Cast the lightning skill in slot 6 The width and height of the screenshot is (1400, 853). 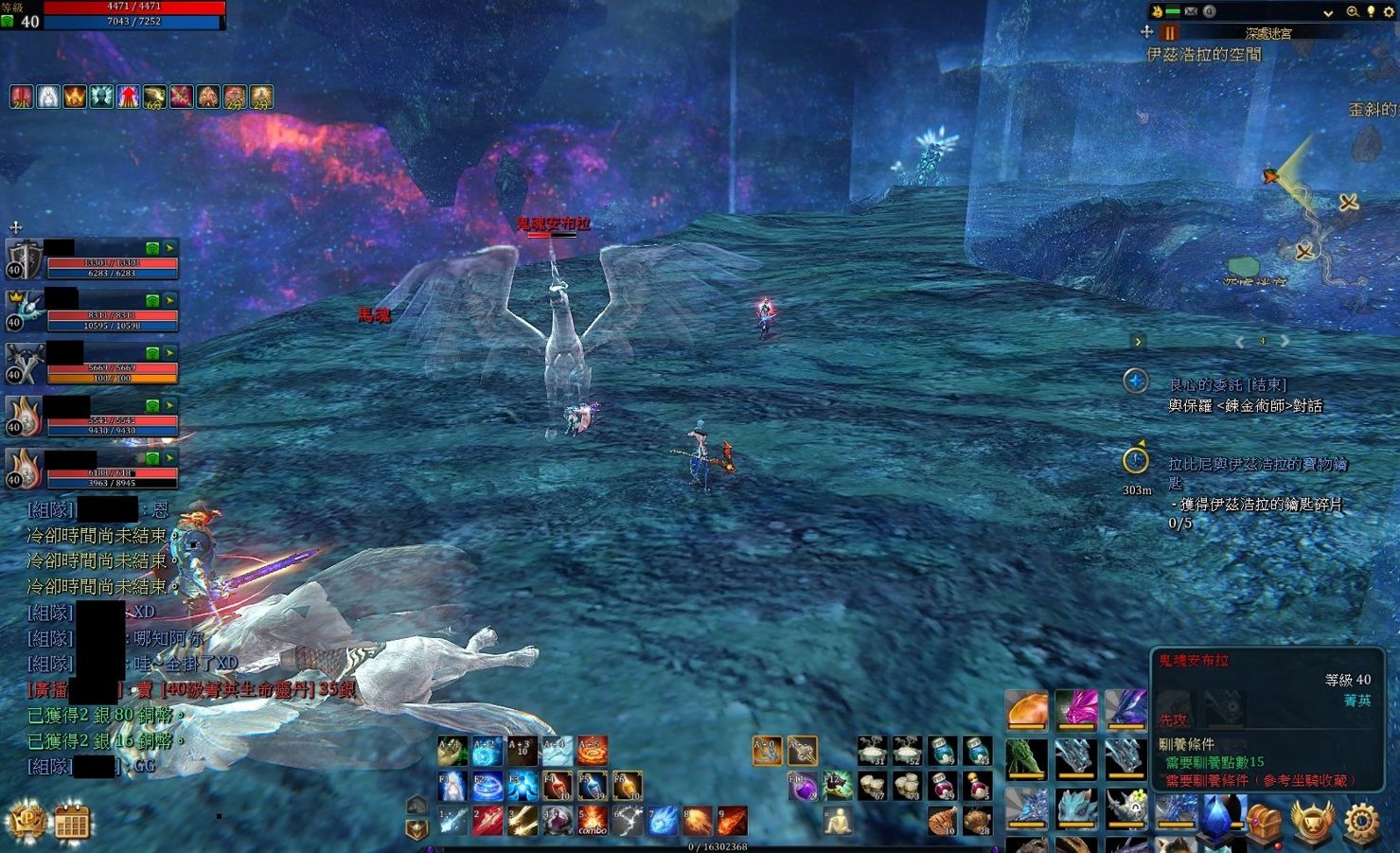tap(628, 821)
